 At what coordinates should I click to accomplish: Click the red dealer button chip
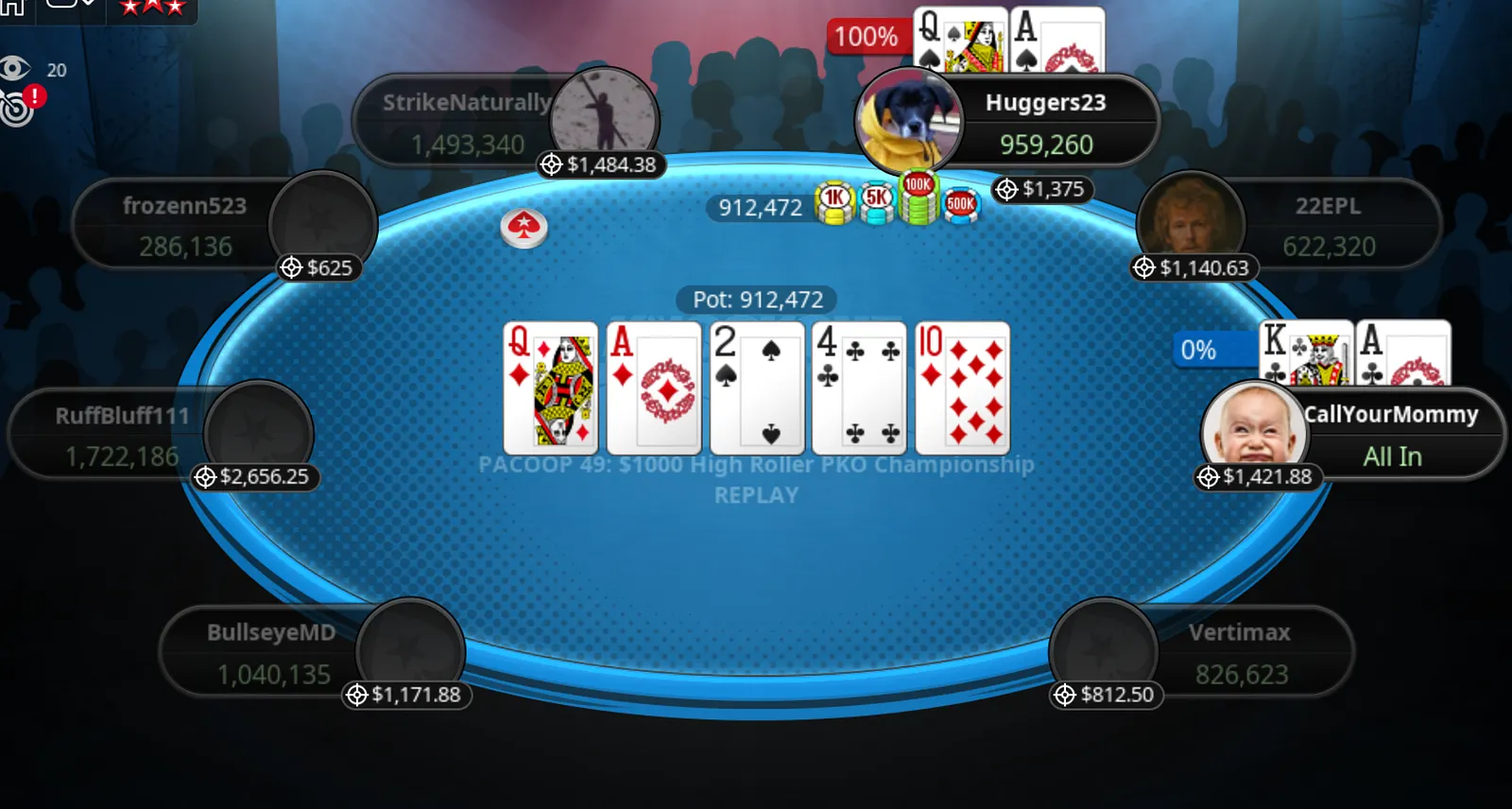(x=524, y=228)
